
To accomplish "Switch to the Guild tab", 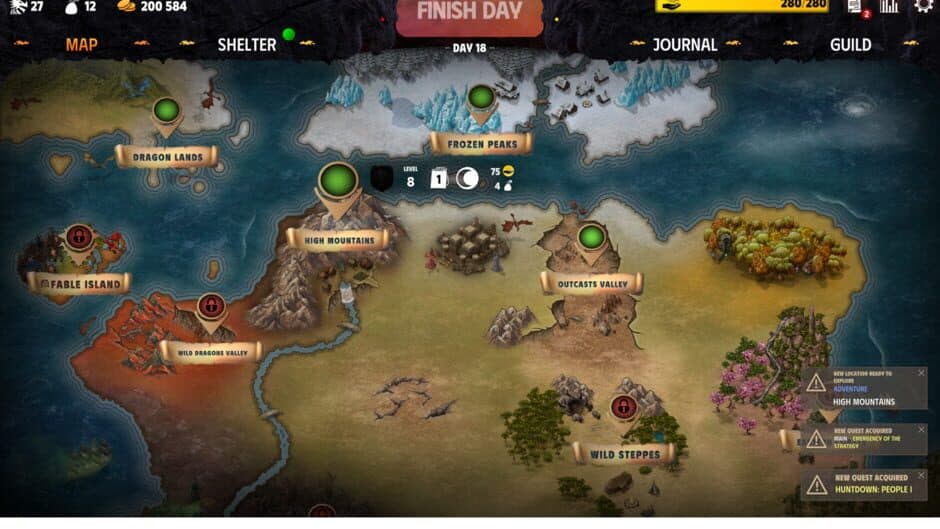I will [x=850, y=44].
